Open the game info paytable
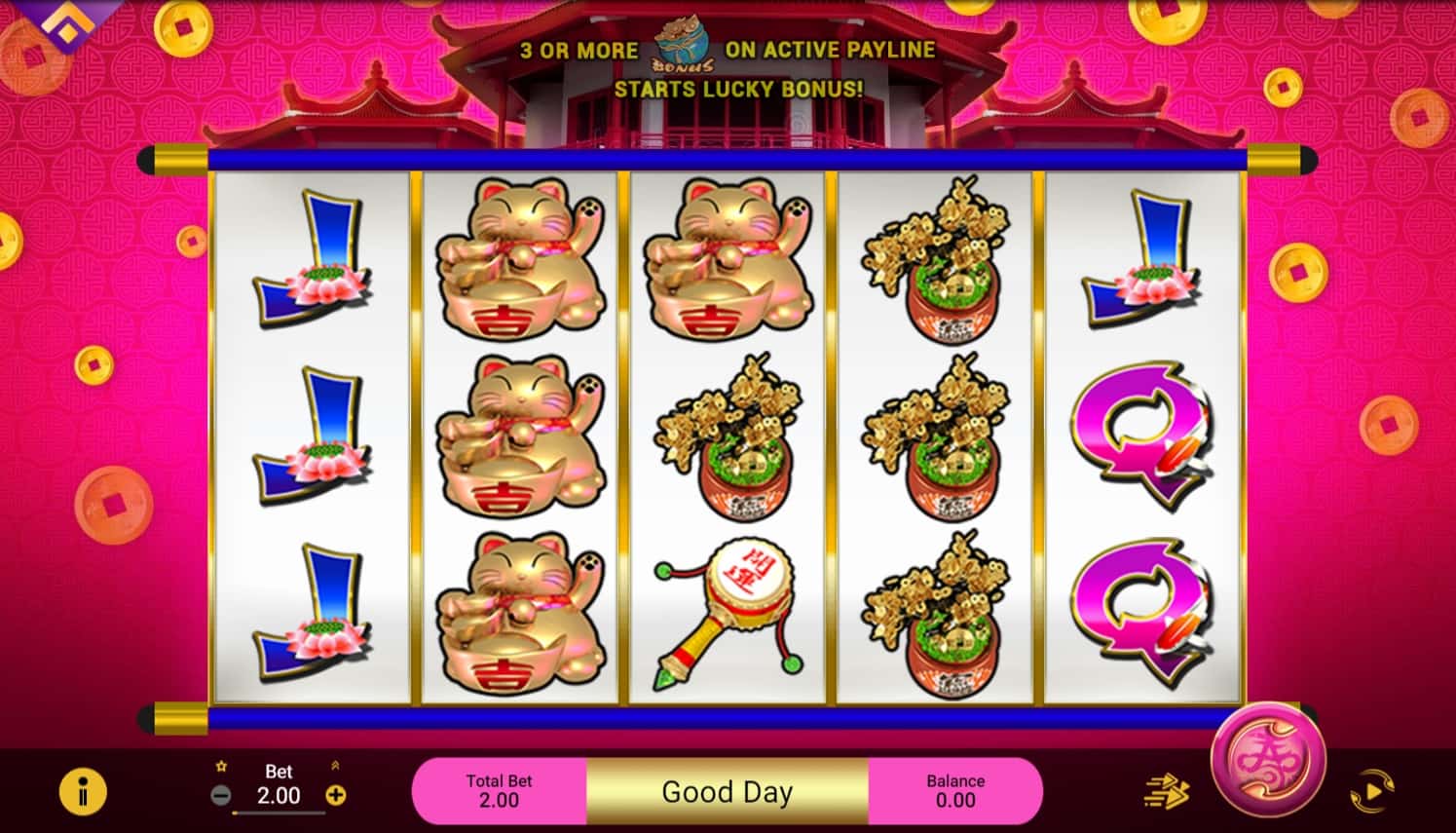The image size is (1456, 833). (x=83, y=791)
